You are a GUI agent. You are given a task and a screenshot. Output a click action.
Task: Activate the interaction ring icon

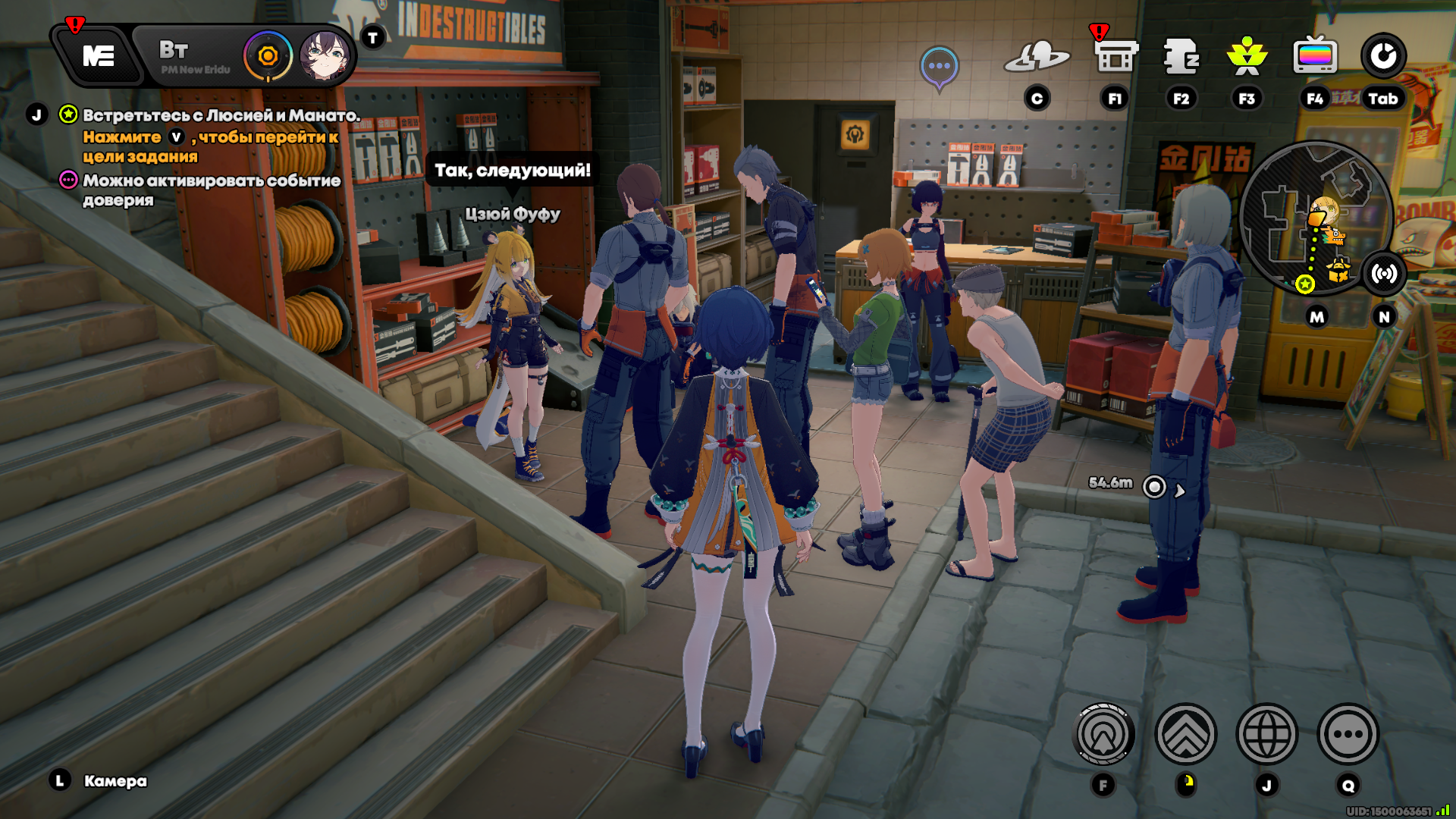coord(1104,734)
